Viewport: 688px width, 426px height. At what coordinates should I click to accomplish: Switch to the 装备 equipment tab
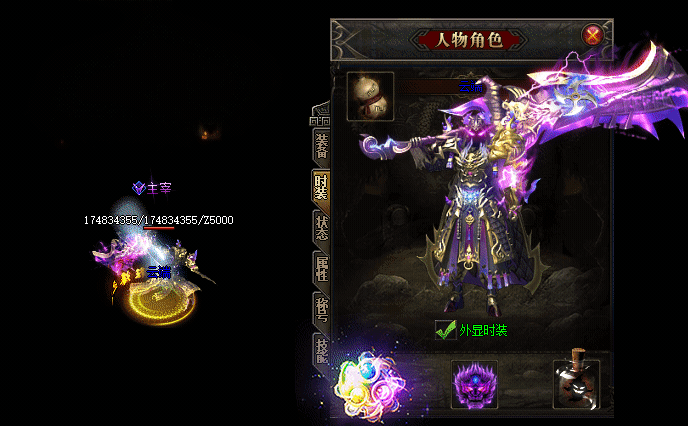(x=321, y=144)
